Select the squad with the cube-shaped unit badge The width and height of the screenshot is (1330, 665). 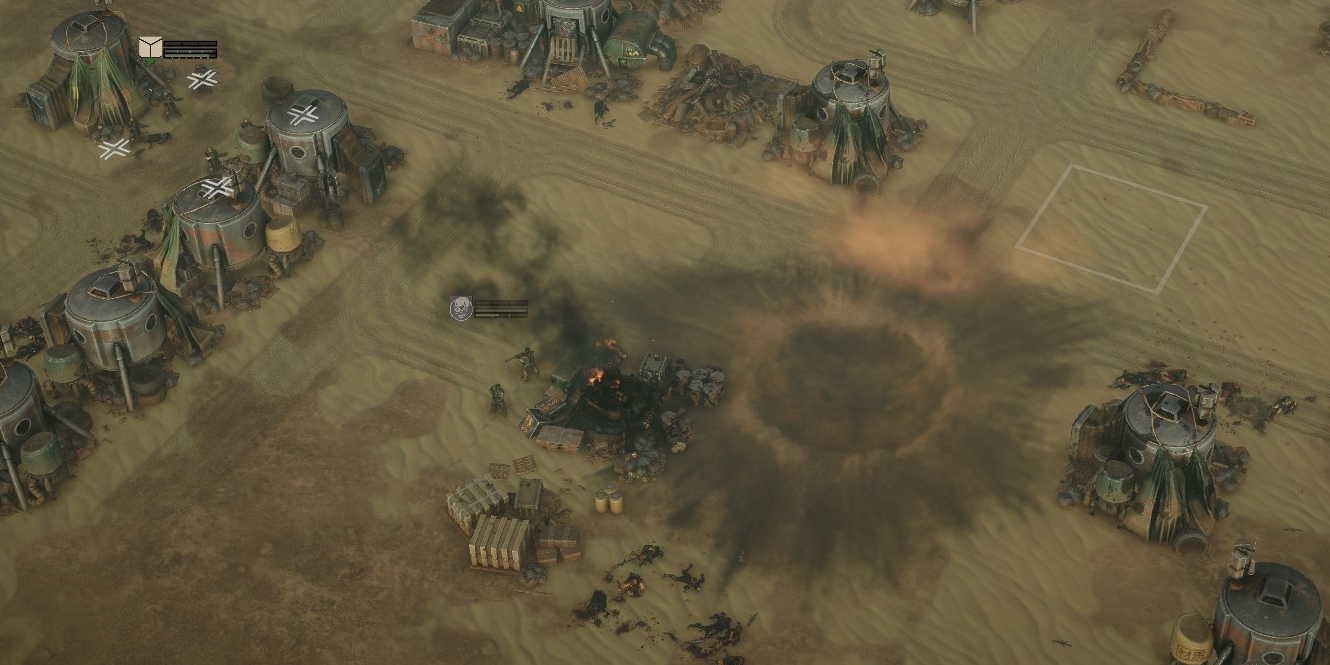click(x=150, y=48)
